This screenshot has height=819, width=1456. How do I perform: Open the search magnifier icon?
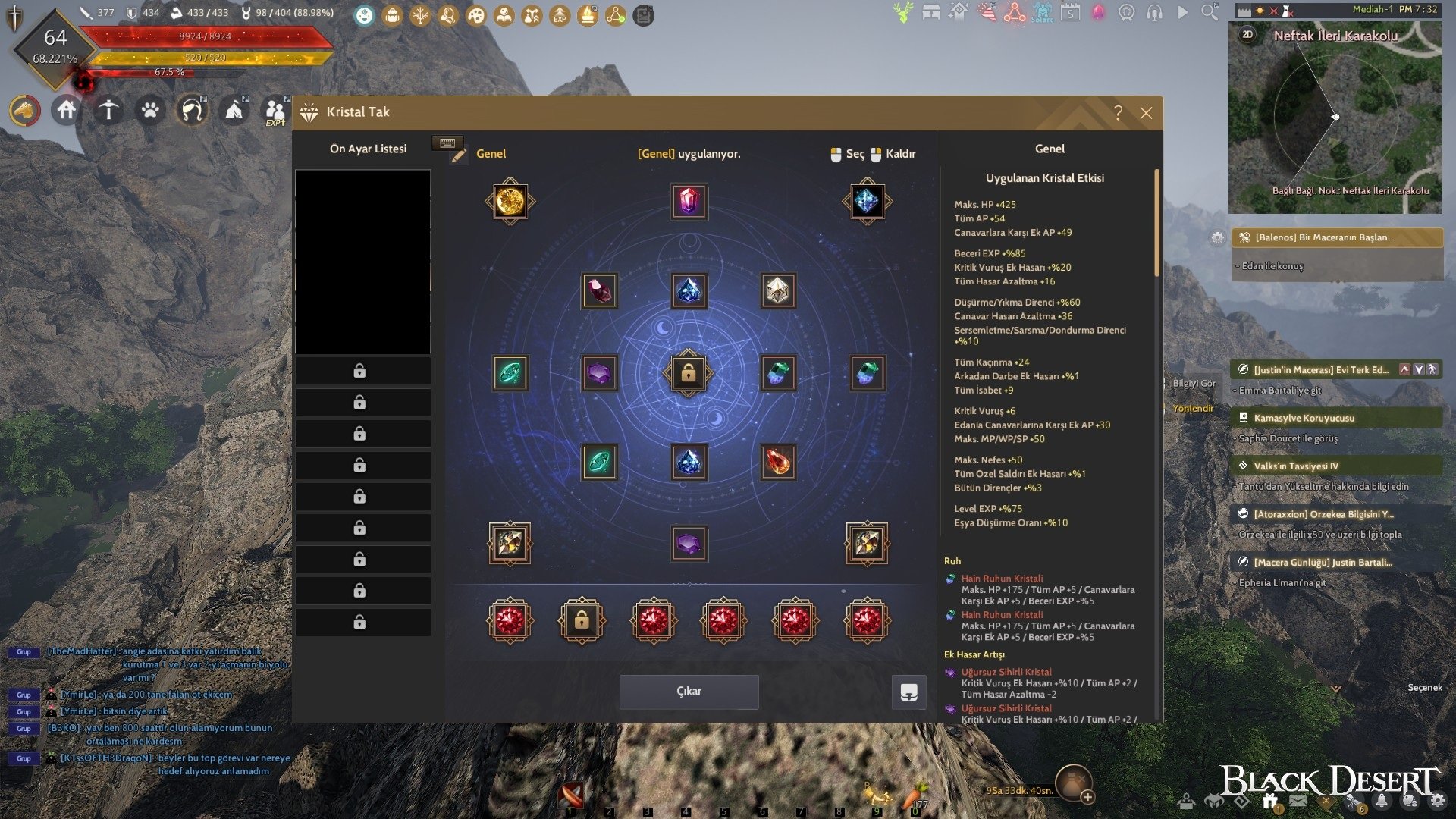[1210, 13]
